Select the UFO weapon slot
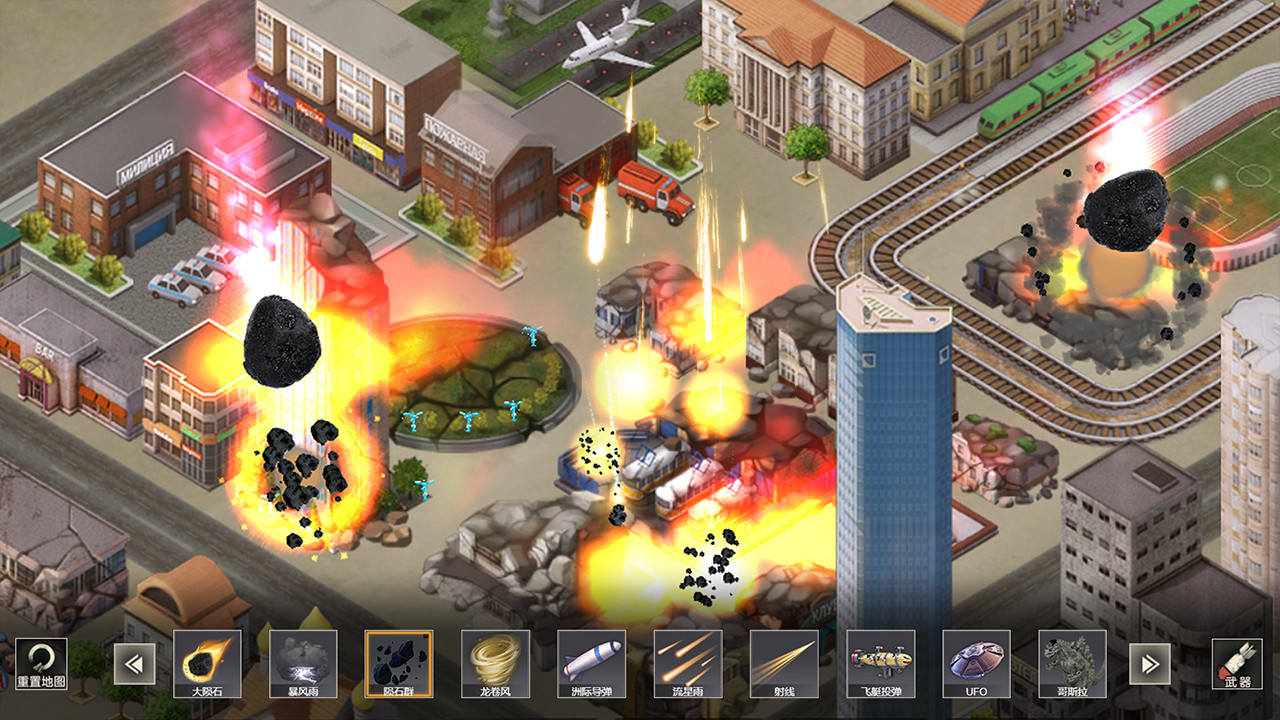This screenshot has width=1280, height=720. coord(976,663)
